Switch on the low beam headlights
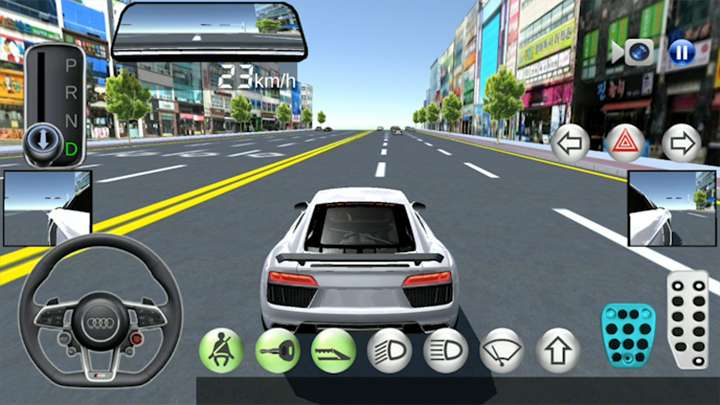The height and width of the screenshot is (405, 720). click(389, 350)
